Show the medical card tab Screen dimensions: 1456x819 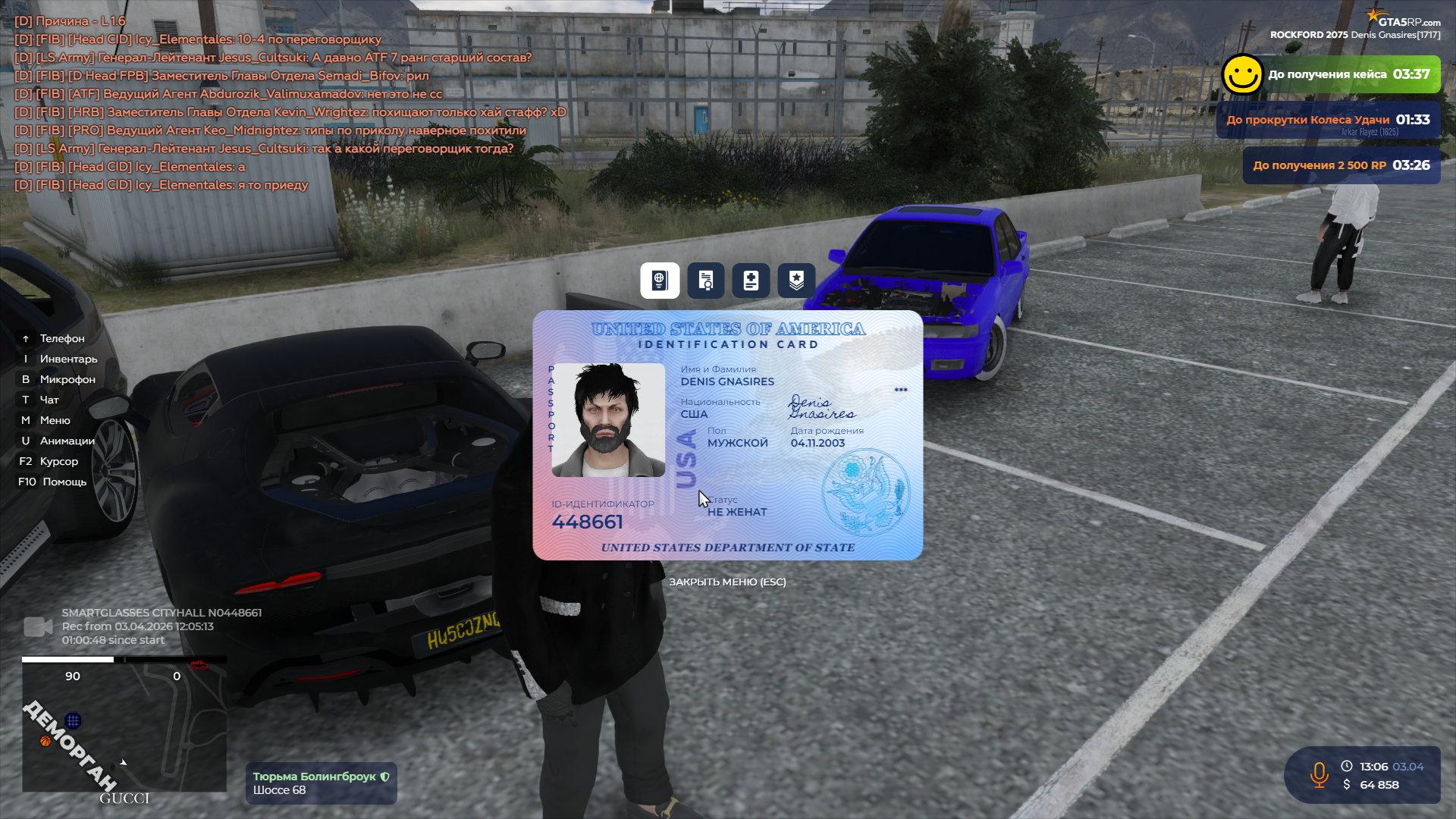click(751, 281)
